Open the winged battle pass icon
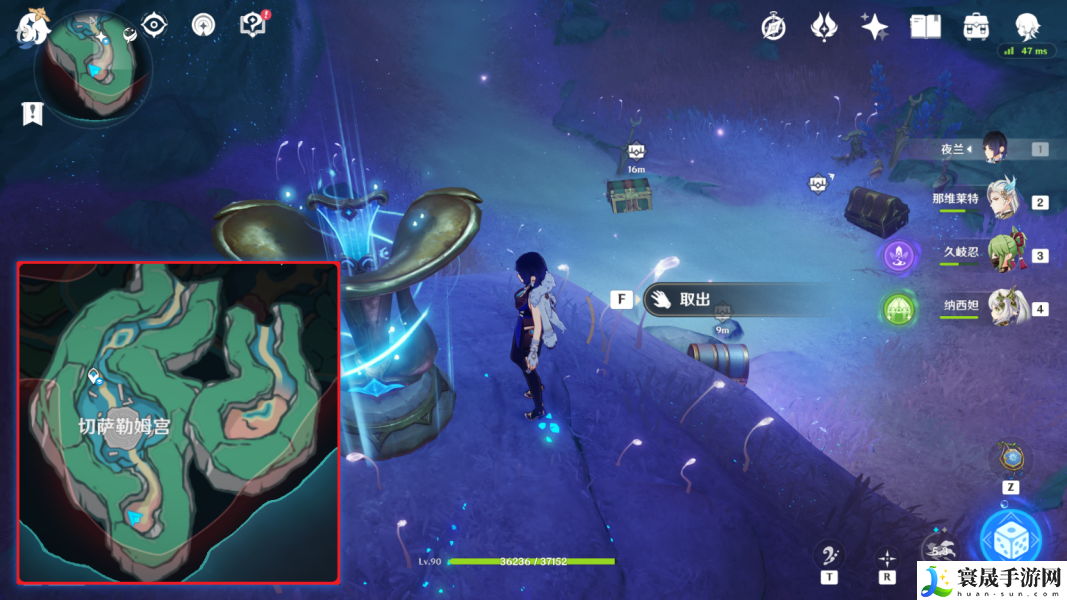1067x600 pixels. tap(824, 27)
